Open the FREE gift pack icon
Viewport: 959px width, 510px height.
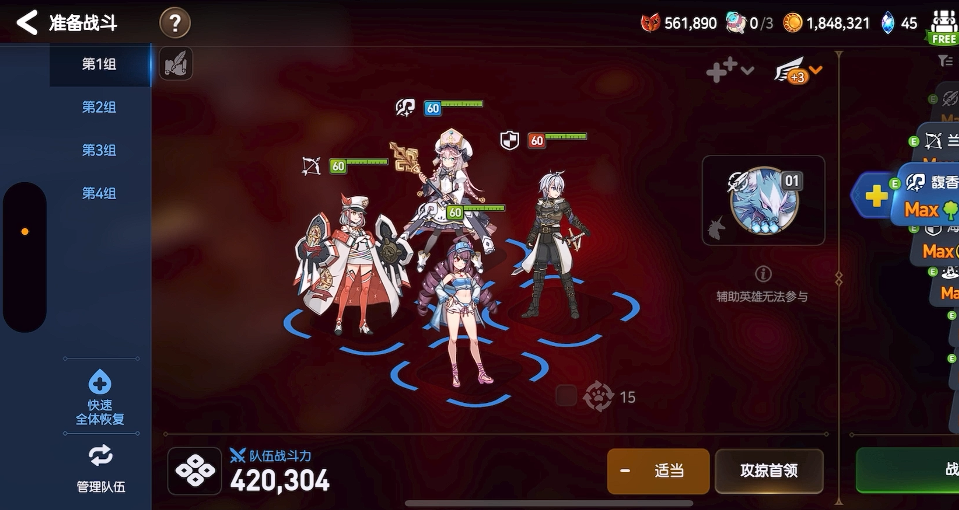(x=942, y=26)
